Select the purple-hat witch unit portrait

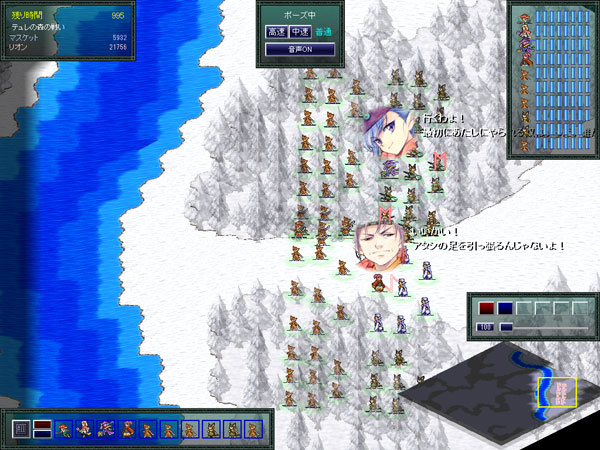point(106,430)
